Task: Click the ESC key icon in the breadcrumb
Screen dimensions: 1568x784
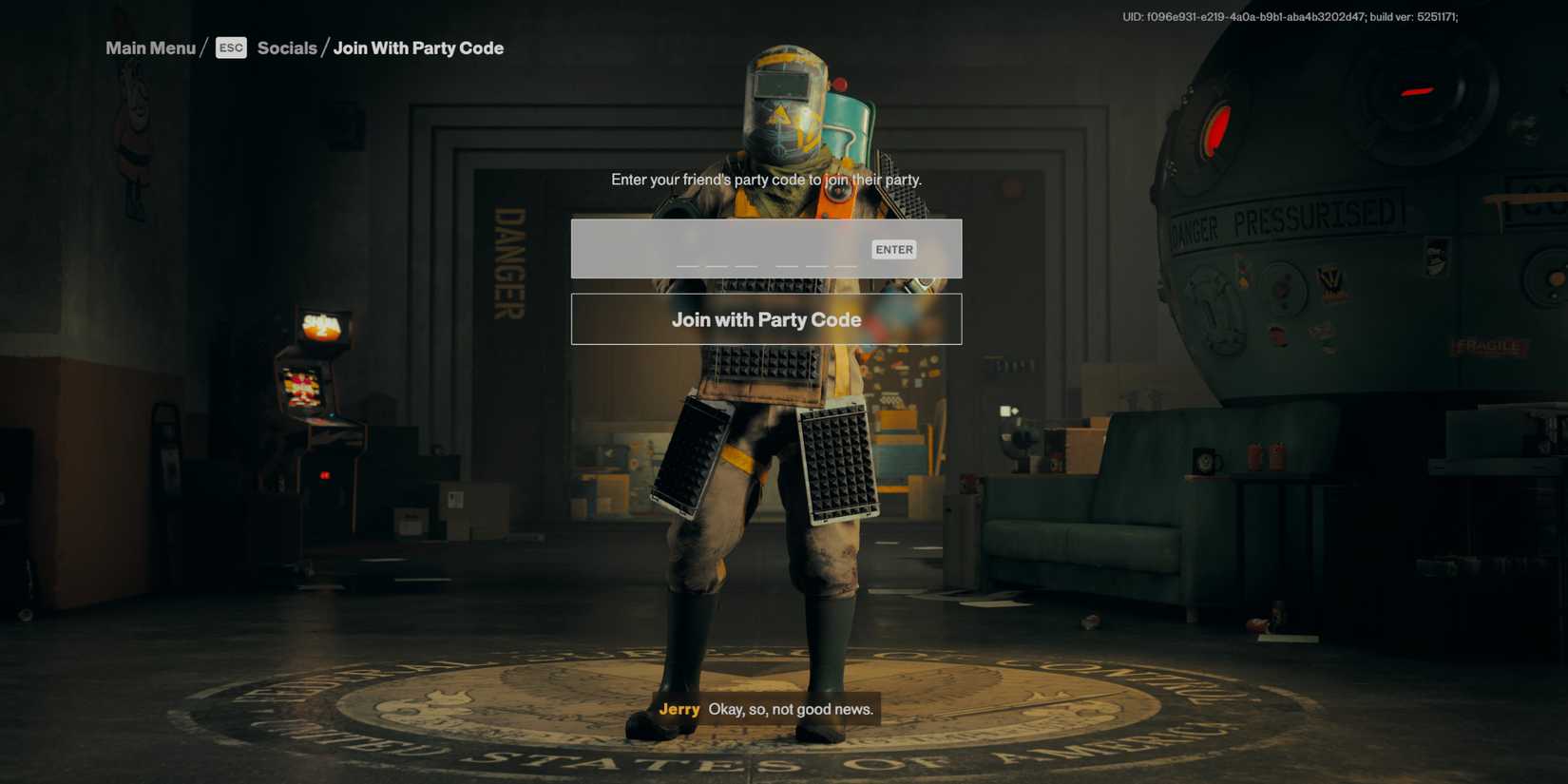Action: pyautogui.click(x=231, y=48)
